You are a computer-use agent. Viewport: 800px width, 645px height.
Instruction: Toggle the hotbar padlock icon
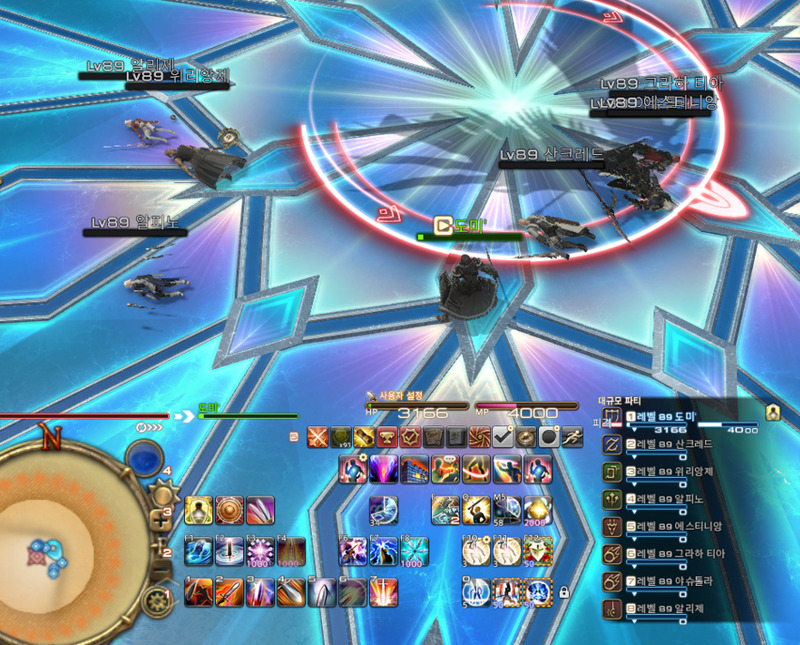click(563, 592)
